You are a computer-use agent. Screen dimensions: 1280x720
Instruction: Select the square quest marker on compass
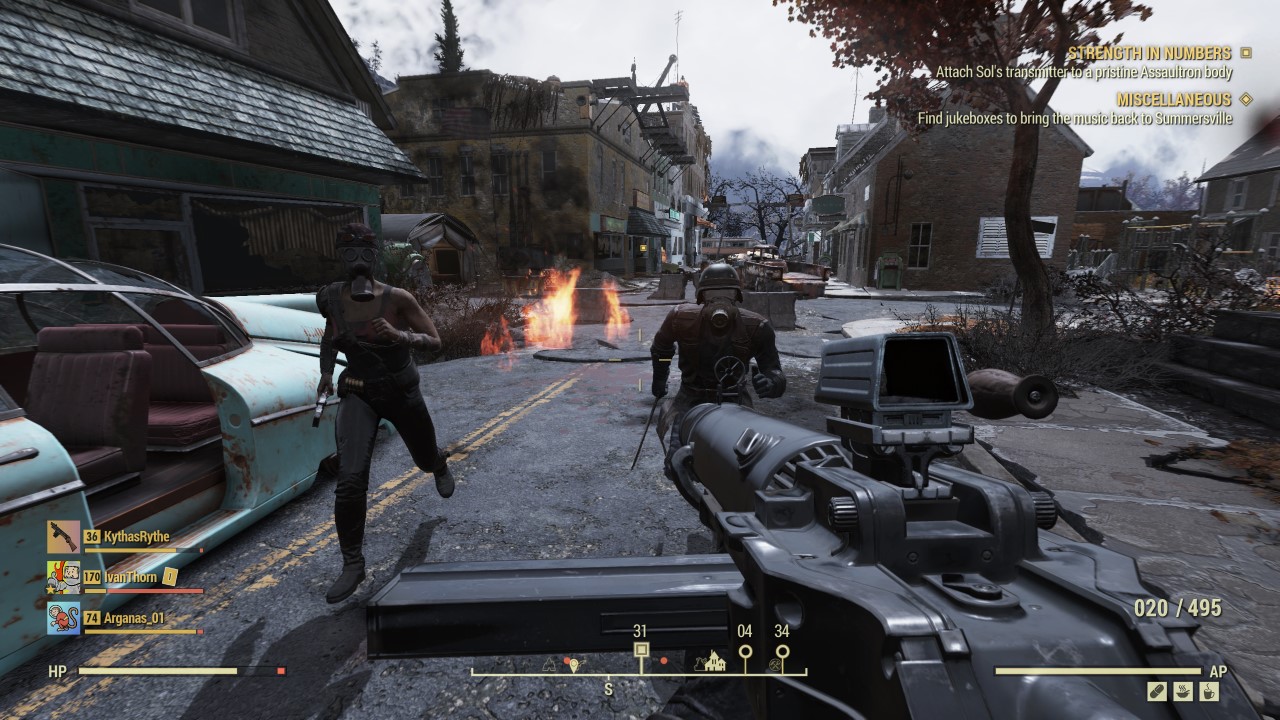pos(641,651)
